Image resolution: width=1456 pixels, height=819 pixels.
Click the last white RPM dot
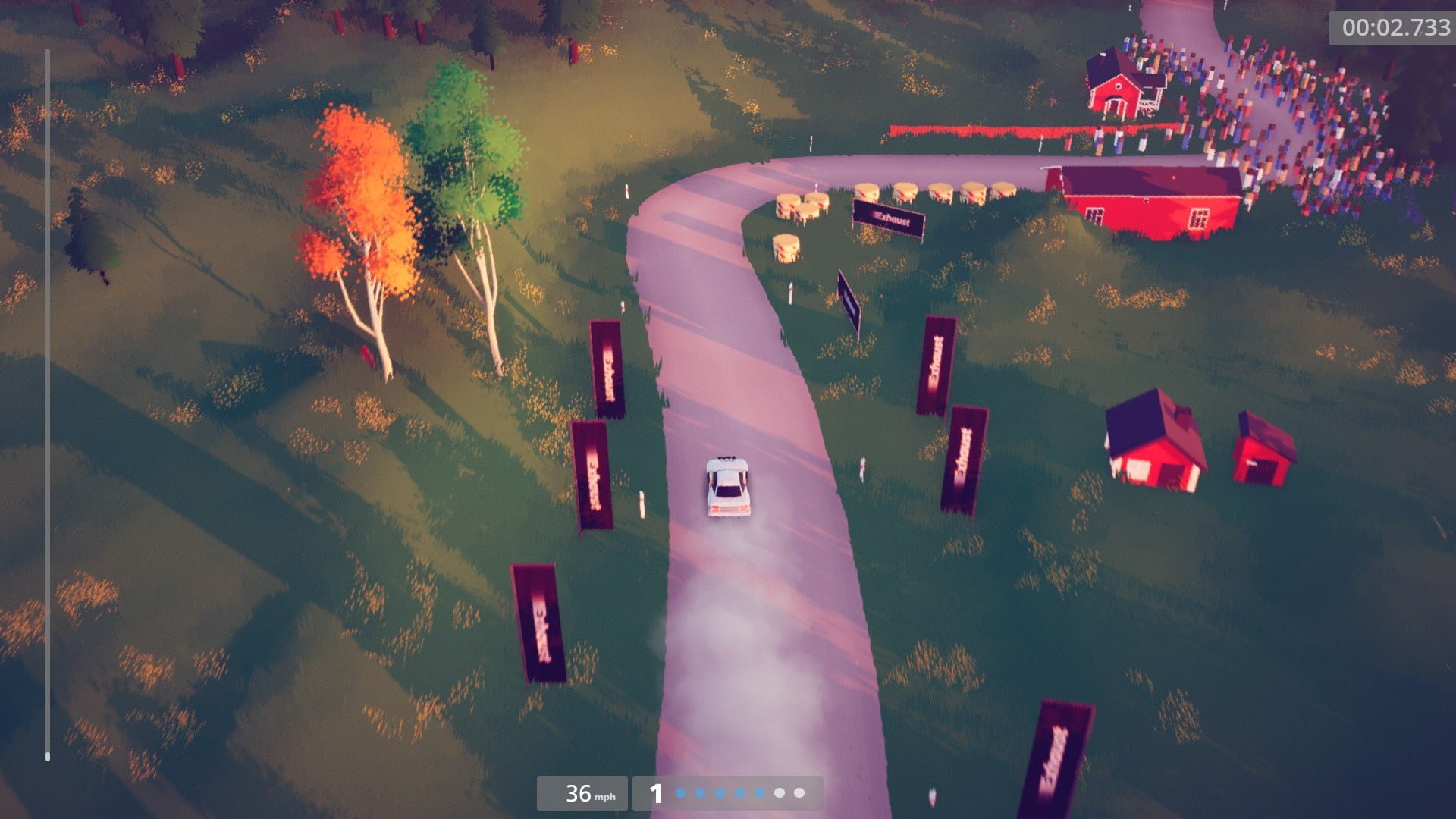(799, 793)
